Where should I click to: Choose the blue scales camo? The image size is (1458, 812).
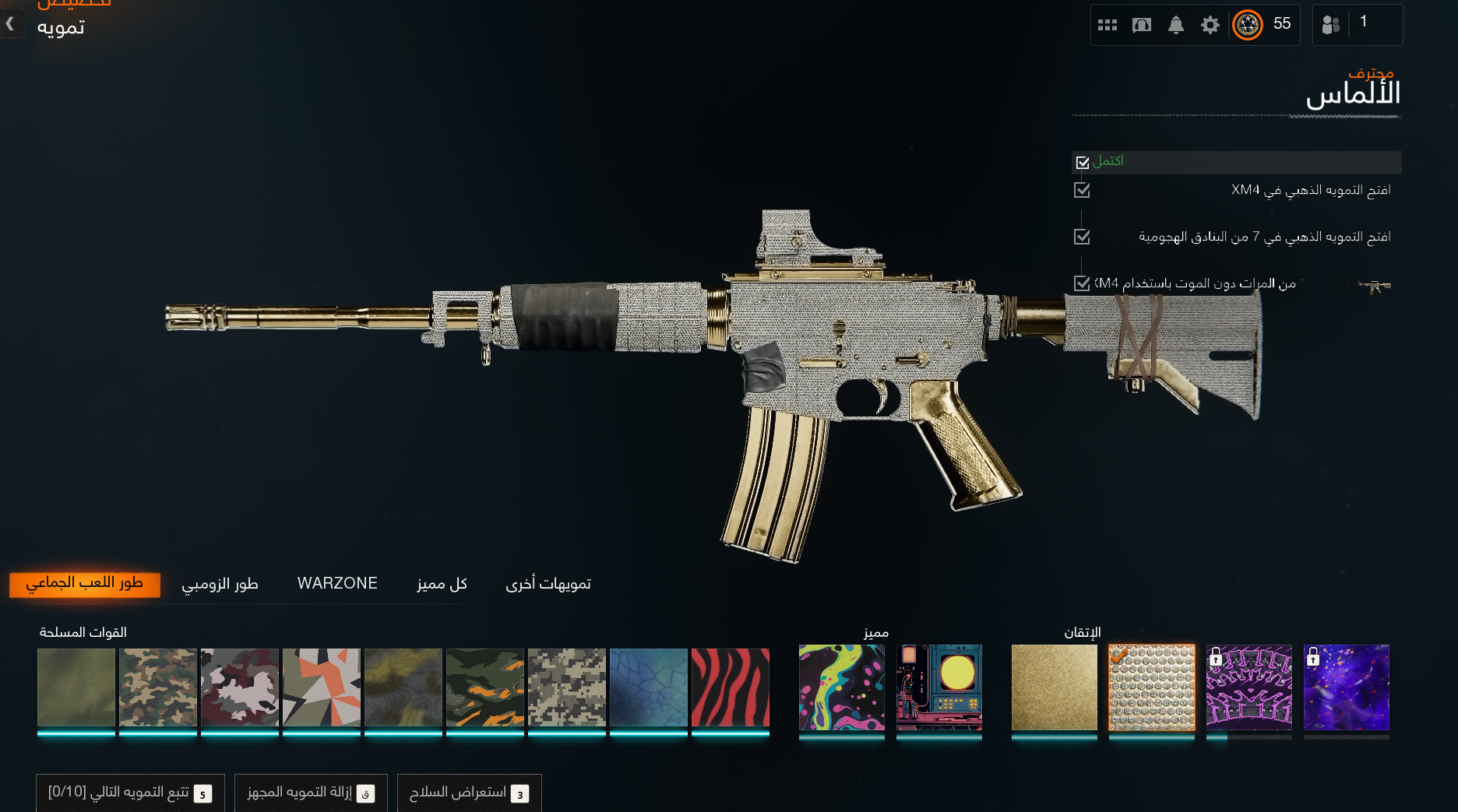648,687
